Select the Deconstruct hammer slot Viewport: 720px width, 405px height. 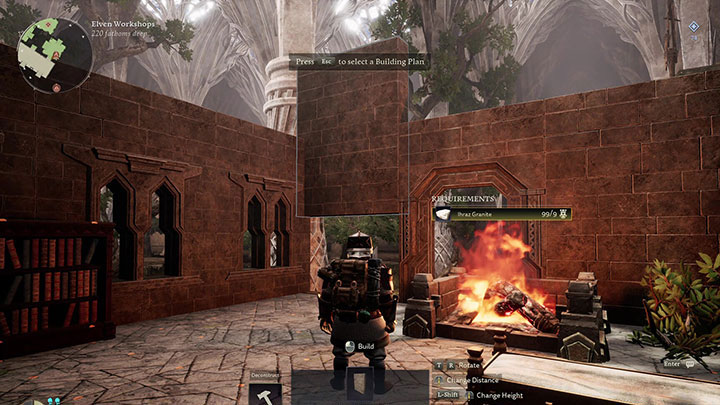[265, 390]
